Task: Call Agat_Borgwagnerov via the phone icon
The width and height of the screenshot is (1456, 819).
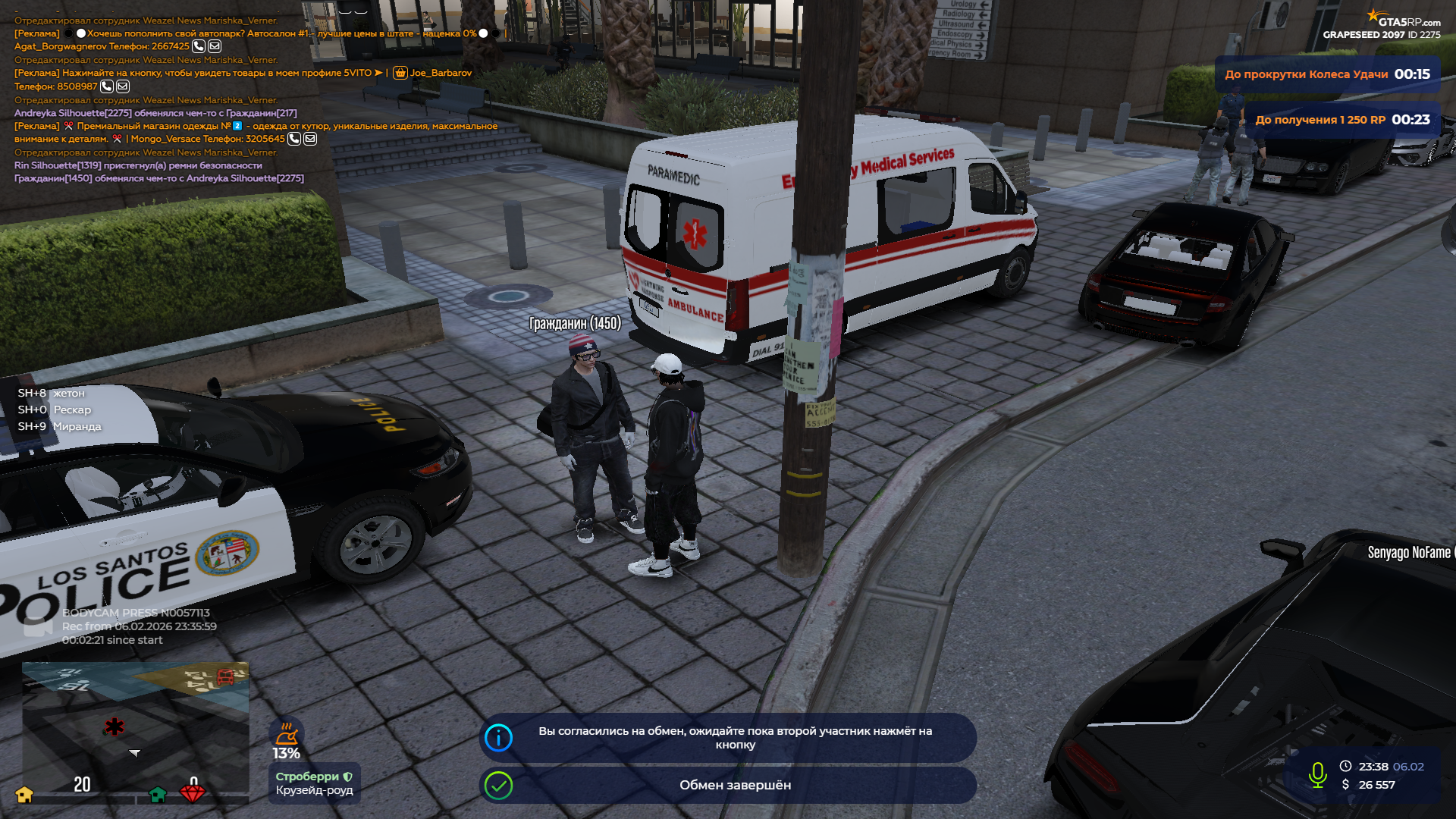Action: [x=199, y=46]
